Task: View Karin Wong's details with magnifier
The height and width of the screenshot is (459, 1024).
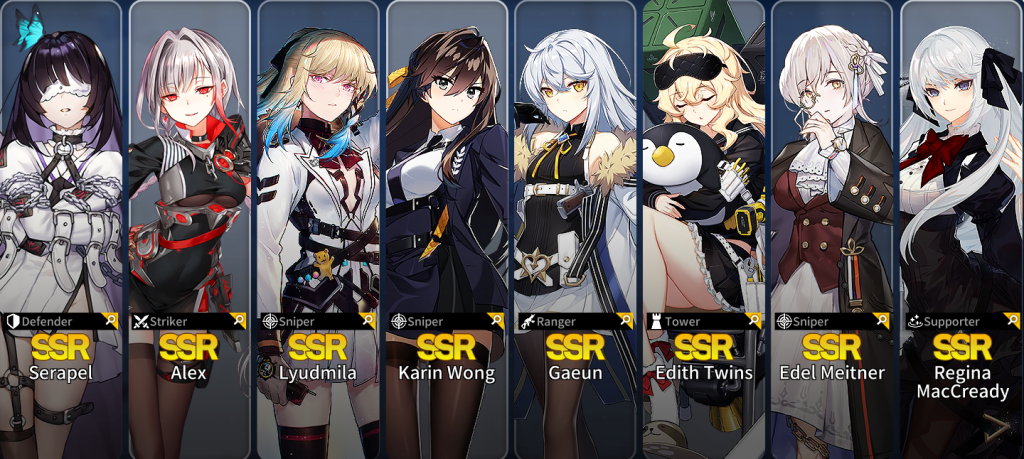Action: [497, 321]
